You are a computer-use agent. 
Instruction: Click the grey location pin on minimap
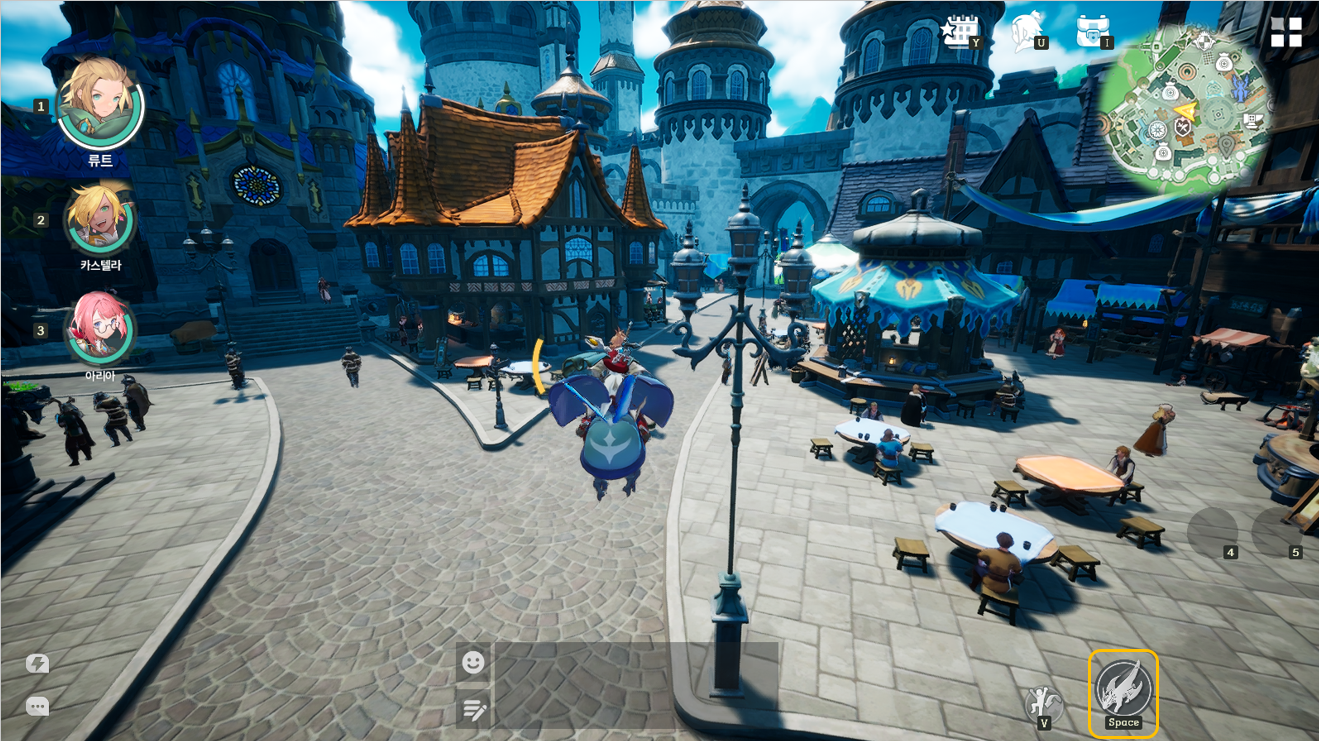[x=1225, y=146]
